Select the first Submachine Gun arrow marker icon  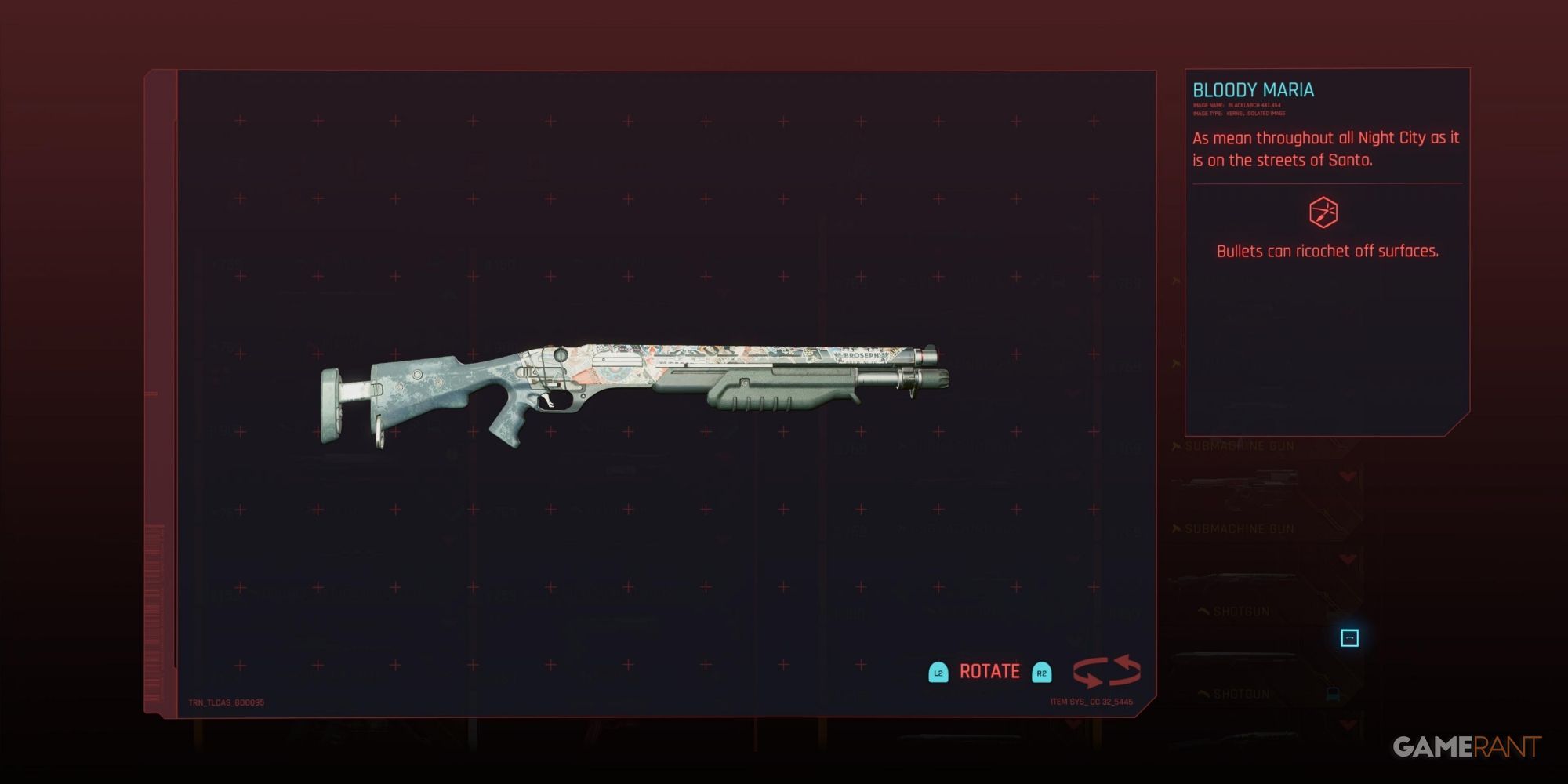(1176, 446)
